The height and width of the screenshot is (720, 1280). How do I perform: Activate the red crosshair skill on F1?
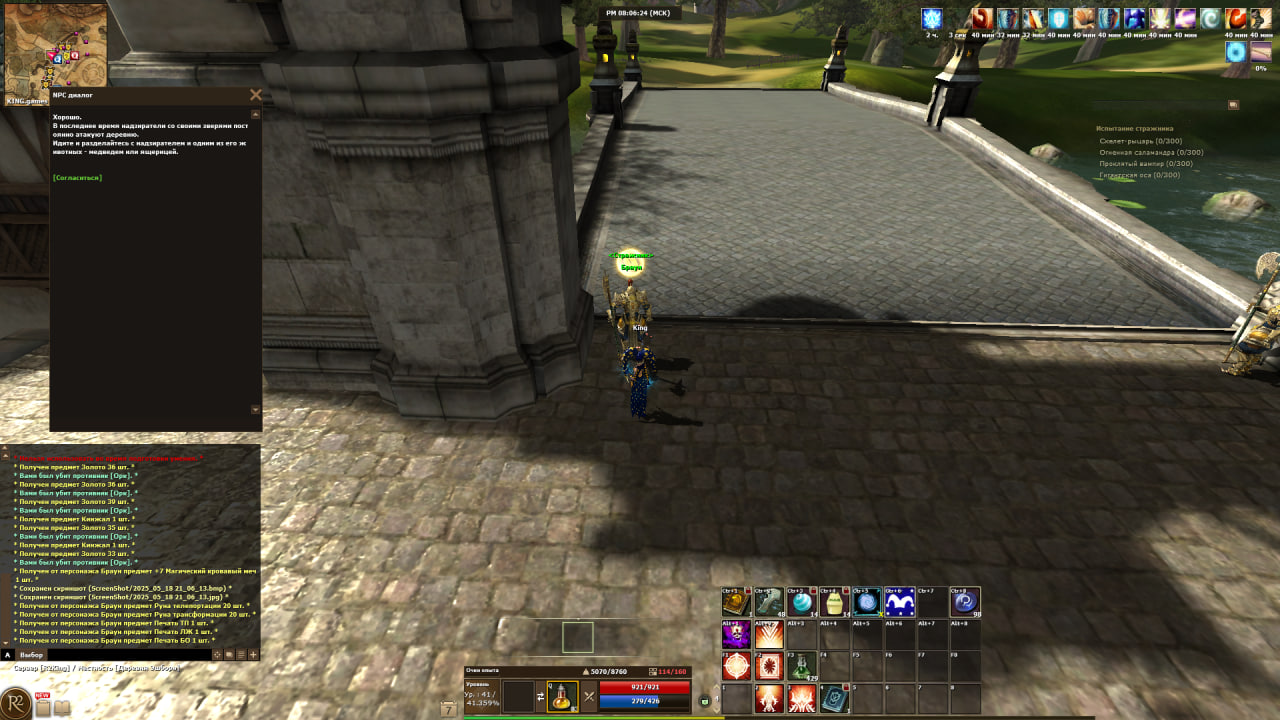(736, 666)
